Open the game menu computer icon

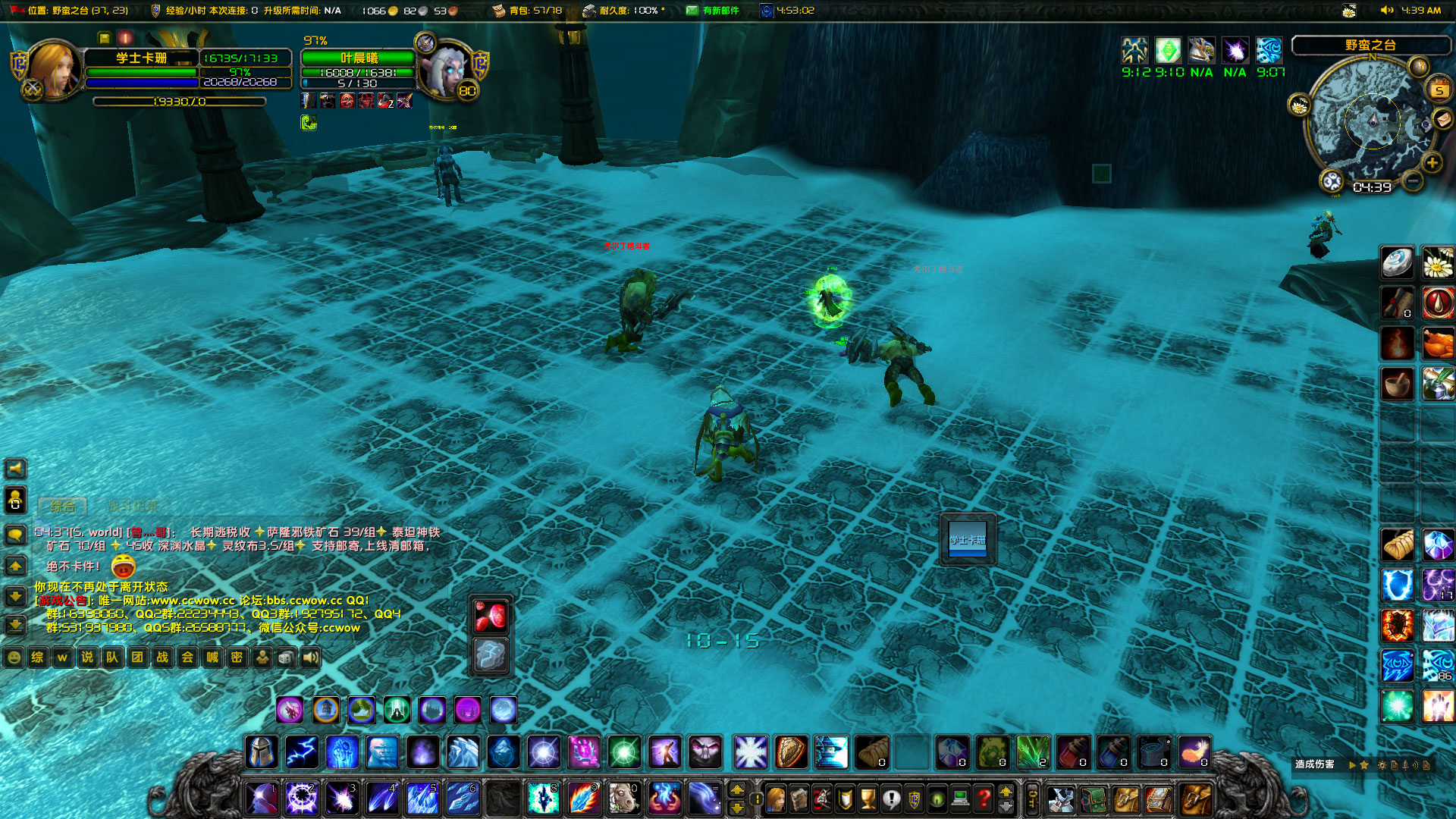pos(960,798)
